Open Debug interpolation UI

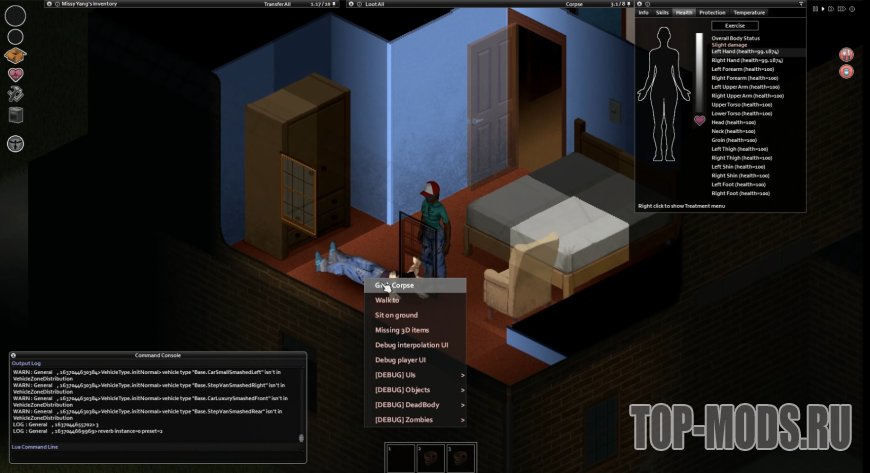[x=411, y=345]
